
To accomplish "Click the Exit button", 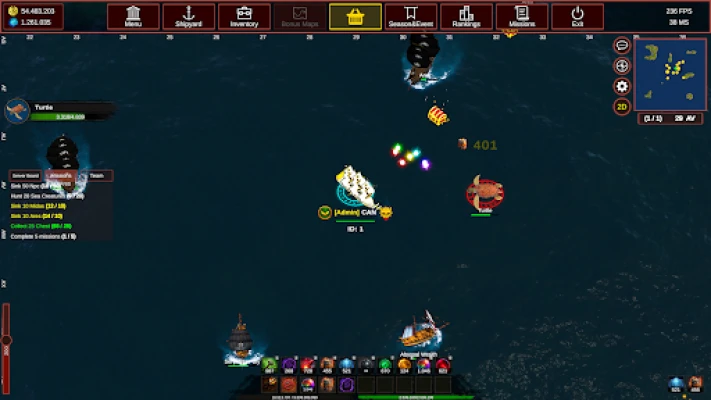I will tap(577, 17).
